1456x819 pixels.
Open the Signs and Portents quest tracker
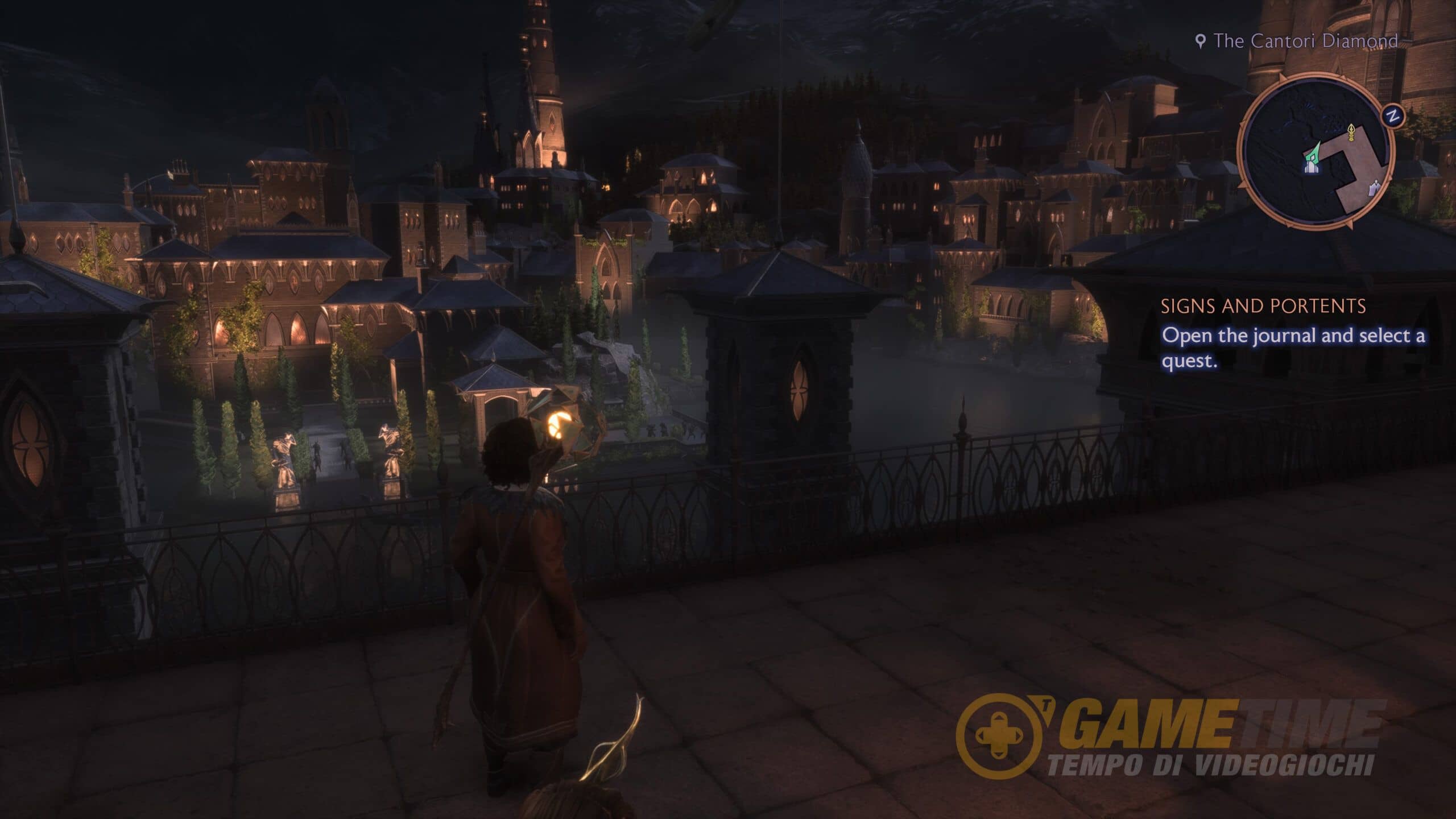click(x=1263, y=307)
